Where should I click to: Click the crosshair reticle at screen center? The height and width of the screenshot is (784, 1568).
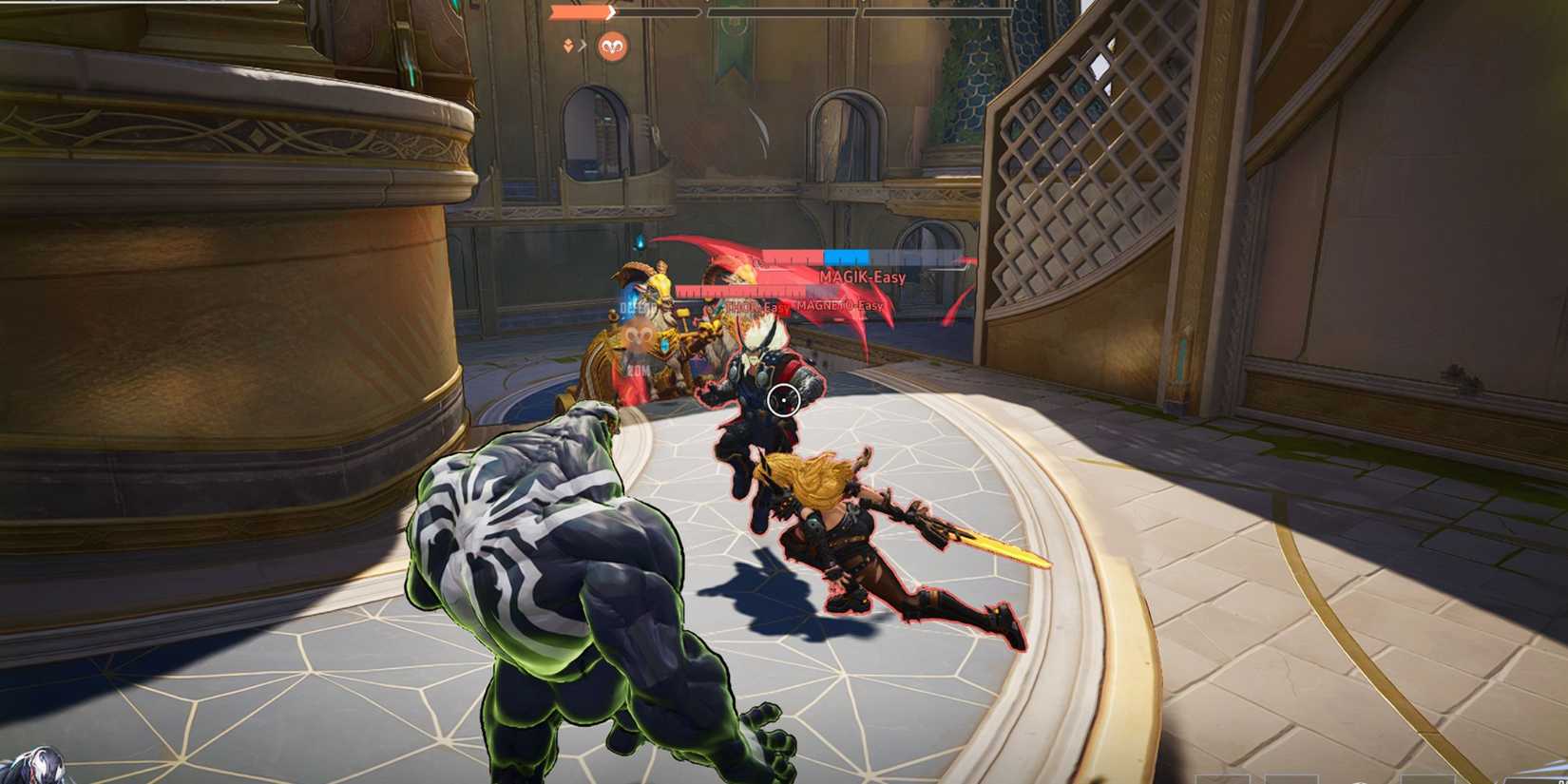coord(784,402)
